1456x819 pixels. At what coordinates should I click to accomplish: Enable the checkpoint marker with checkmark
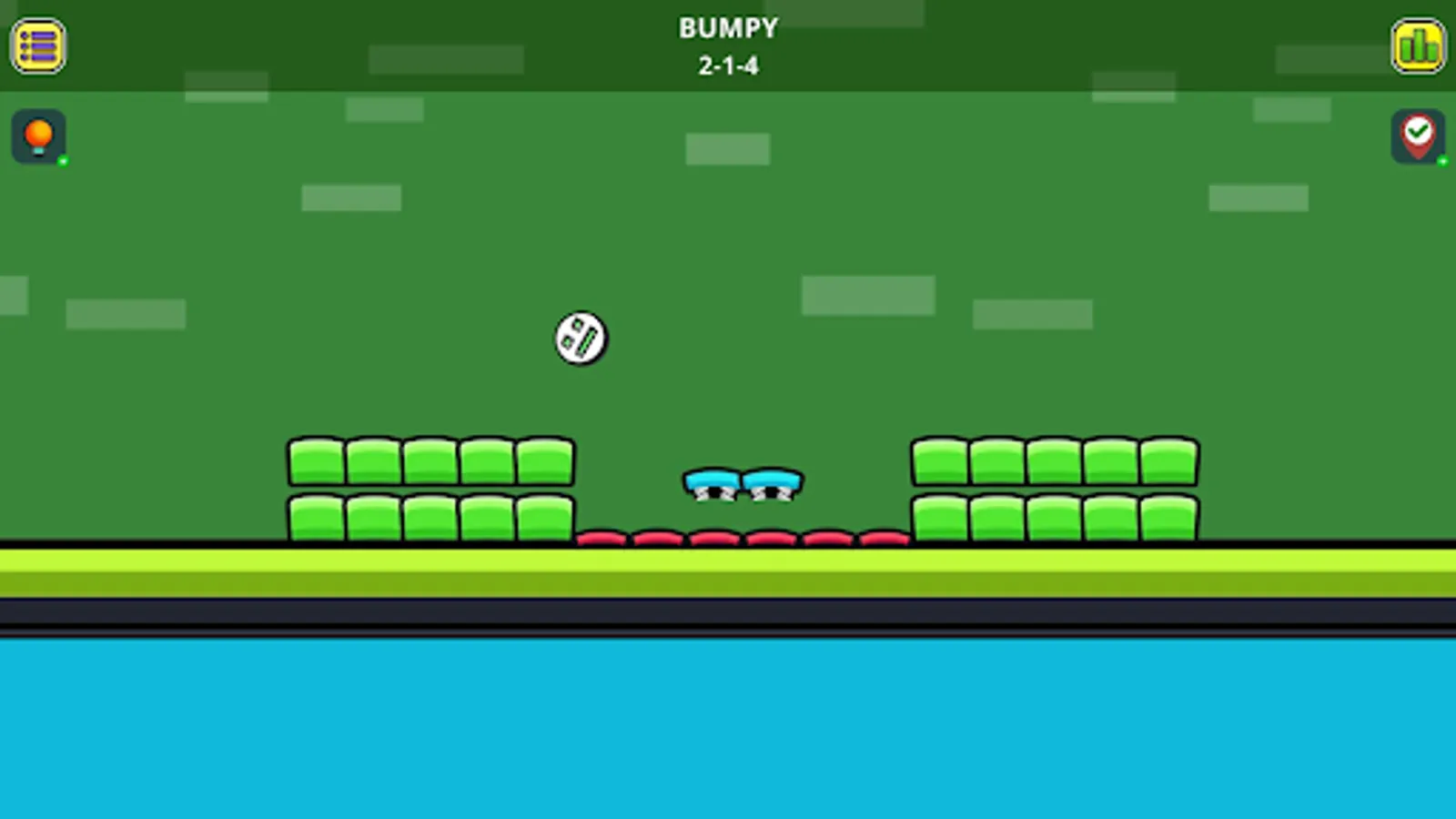(x=1418, y=137)
